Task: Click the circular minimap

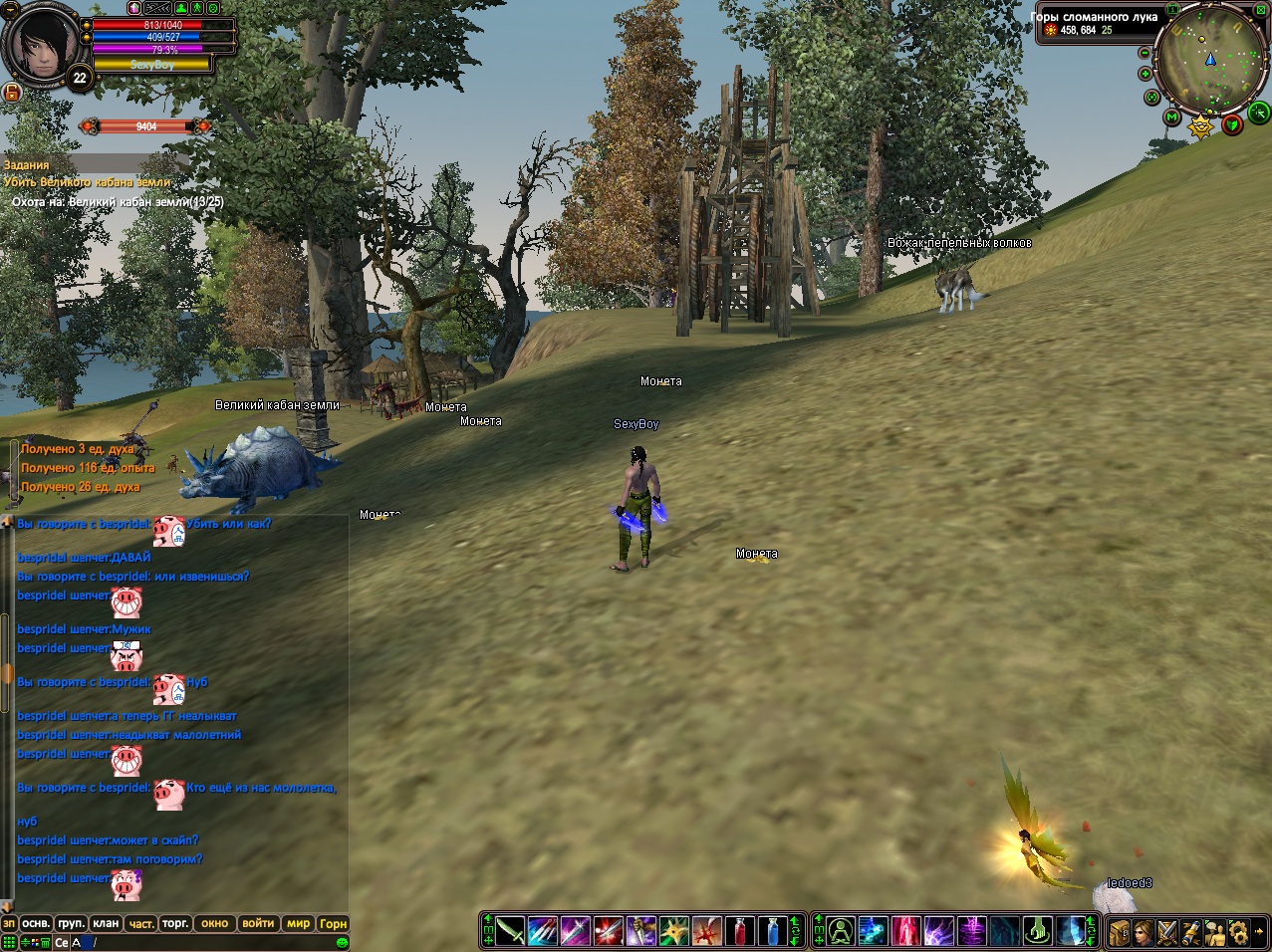Action: click(1209, 62)
